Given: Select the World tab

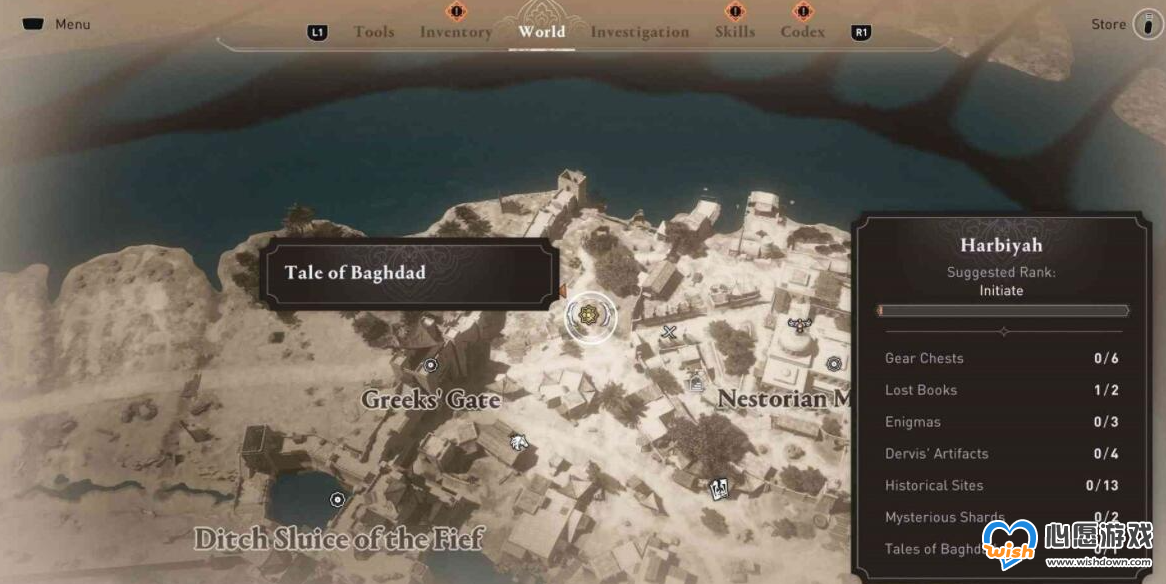Looking at the screenshot, I should click(542, 31).
